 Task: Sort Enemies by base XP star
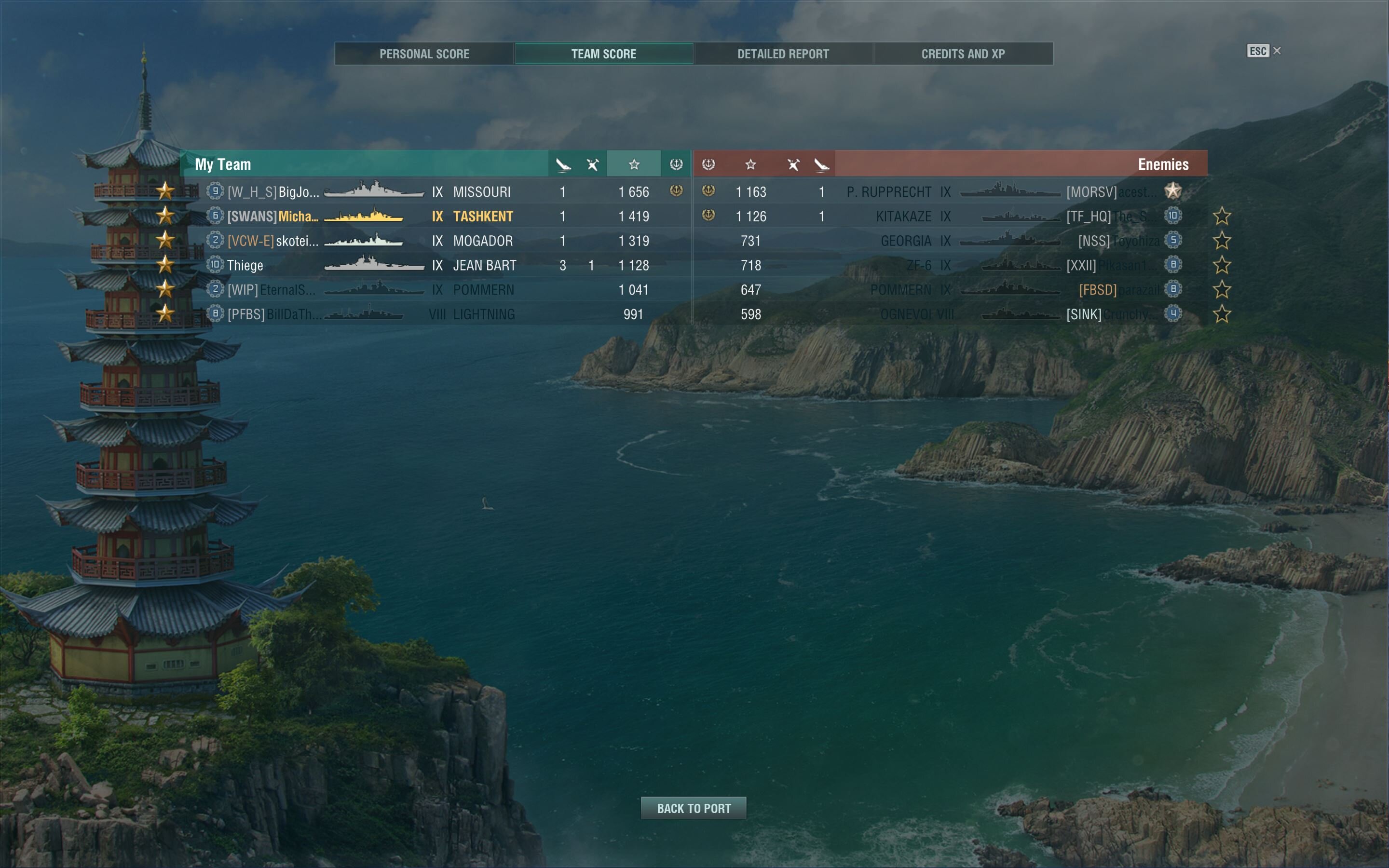point(750,165)
